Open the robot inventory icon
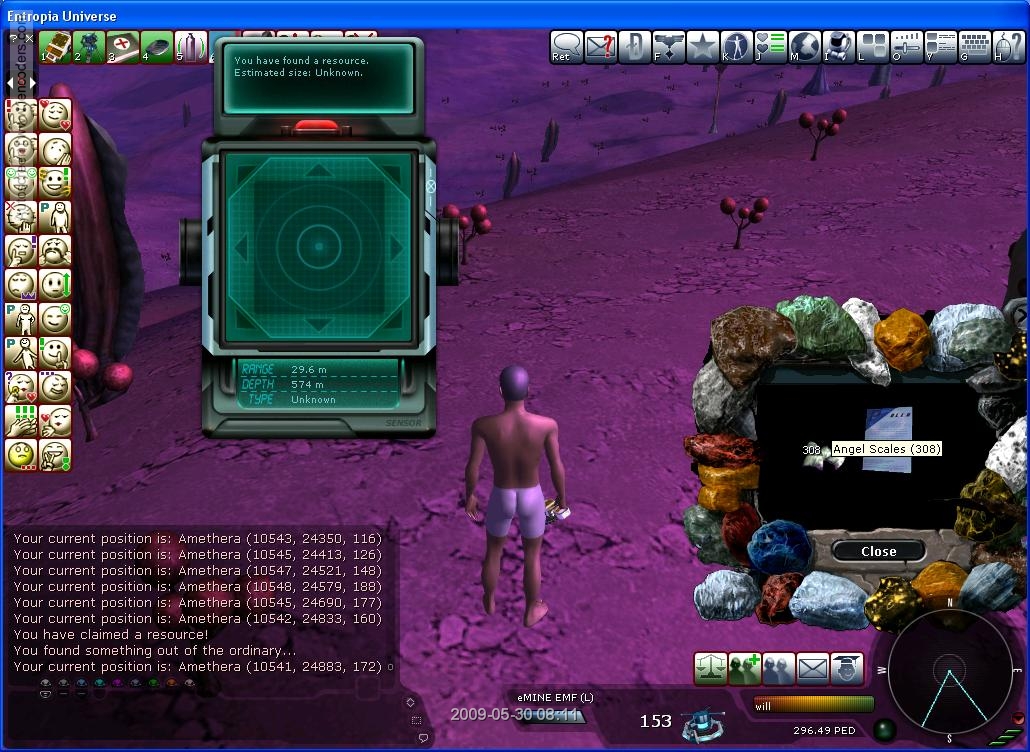Screen dimensions: 1030x752 coord(840,46)
